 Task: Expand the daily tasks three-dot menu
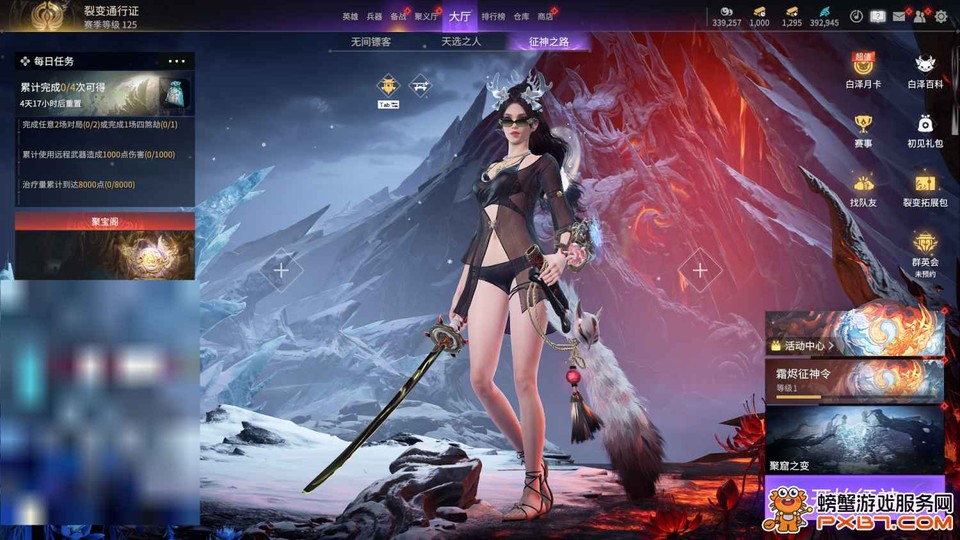point(177,62)
